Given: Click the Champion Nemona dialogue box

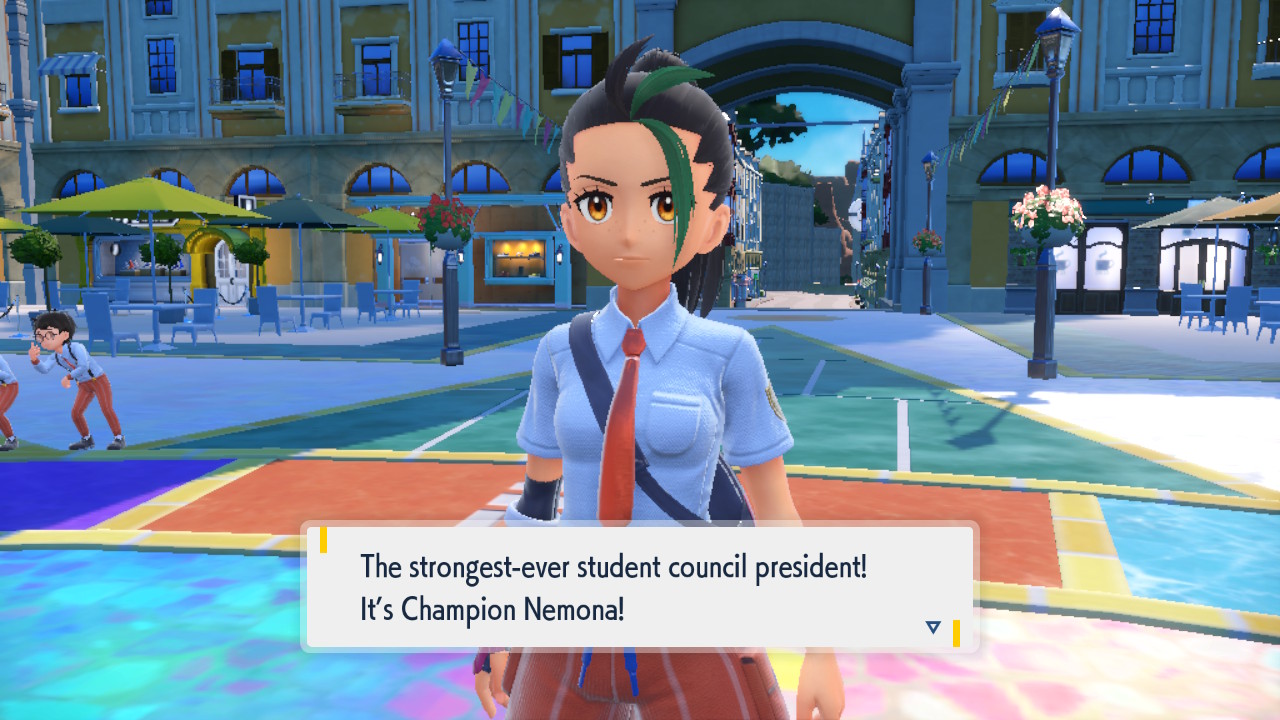Looking at the screenshot, I should click(640, 588).
